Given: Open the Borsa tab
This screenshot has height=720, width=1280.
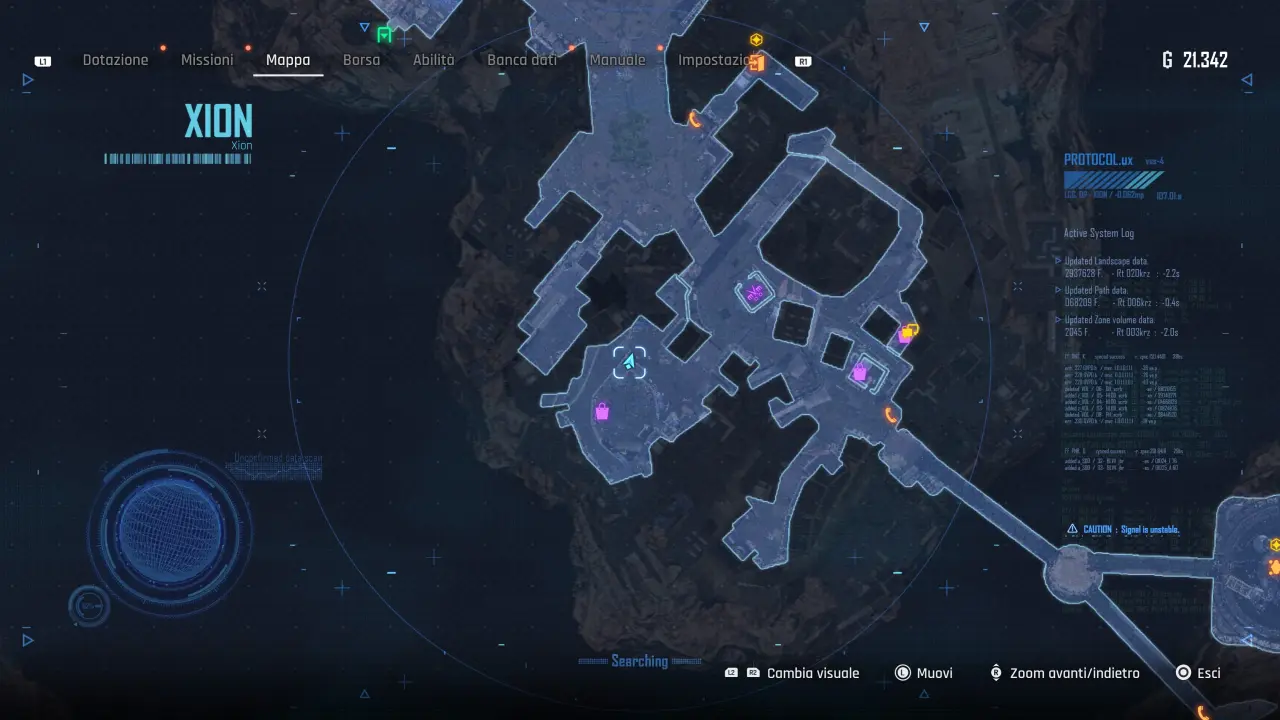Looking at the screenshot, I should 361,60.
